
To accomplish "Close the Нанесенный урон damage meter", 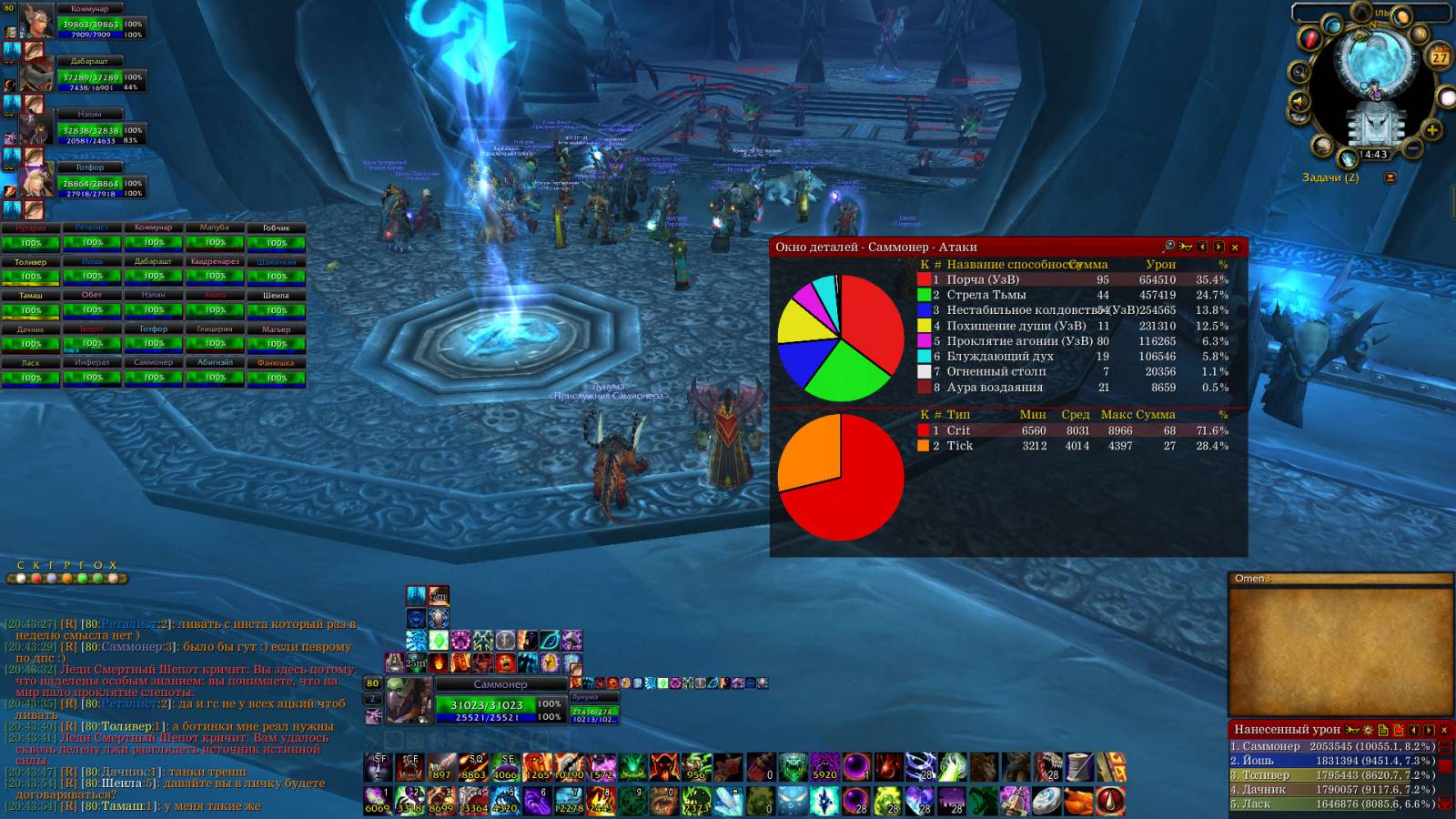I will pyautogui.click(x=1444, y=730).
